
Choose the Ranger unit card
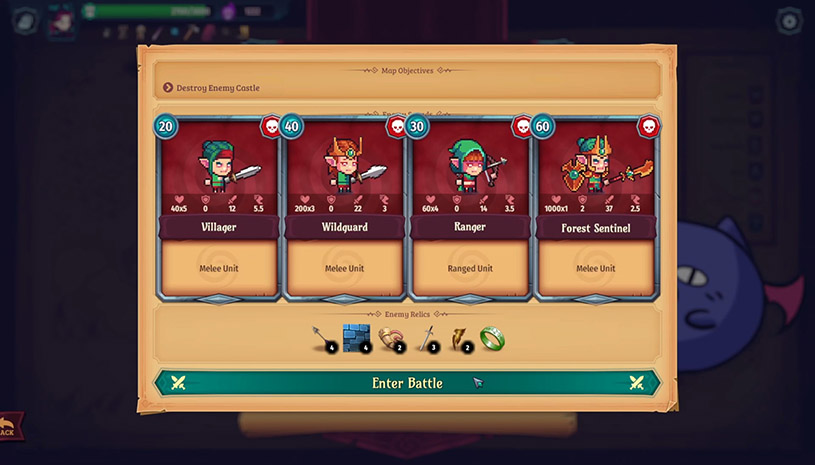coord(469,208)
